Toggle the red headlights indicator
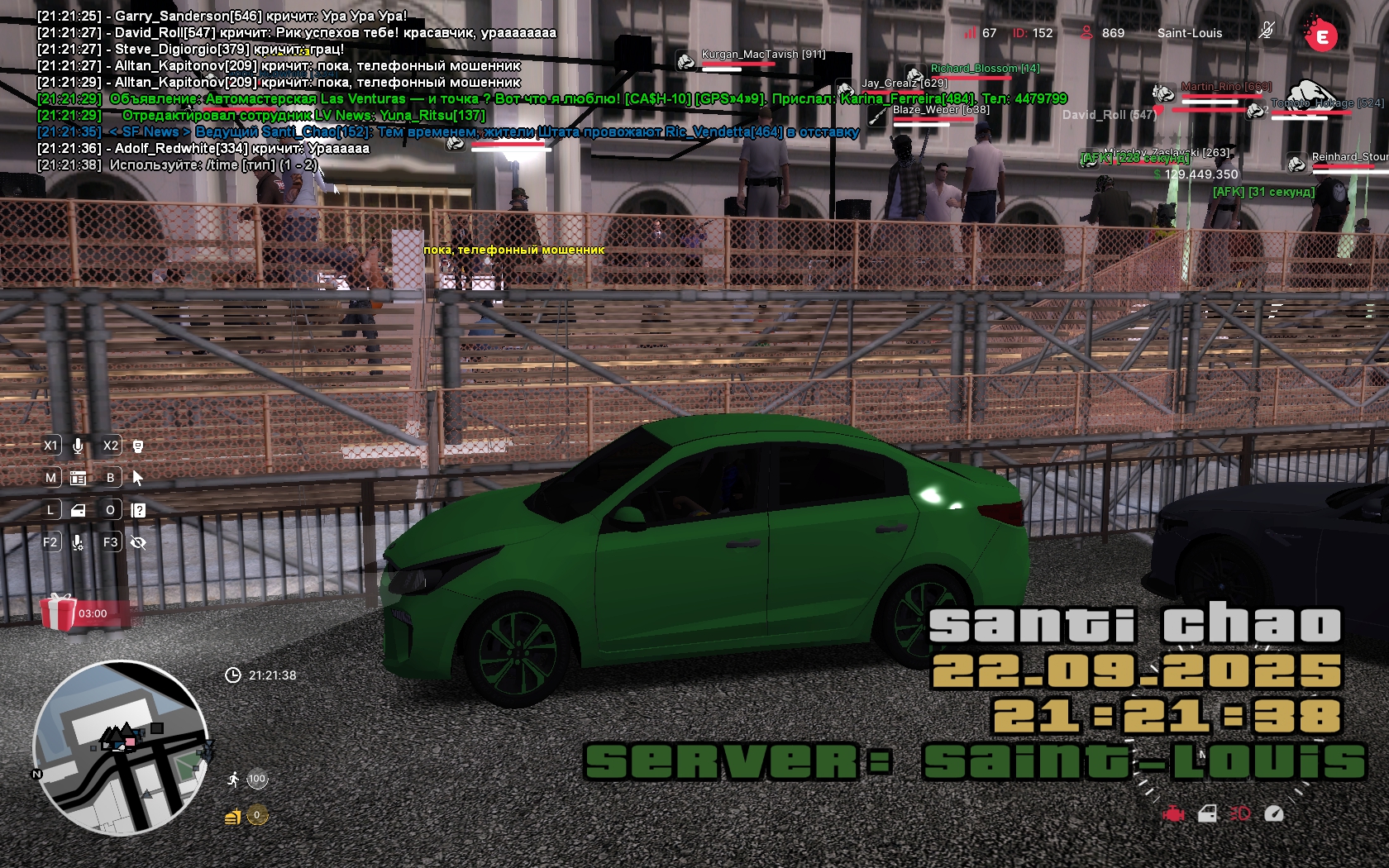 1240,814
